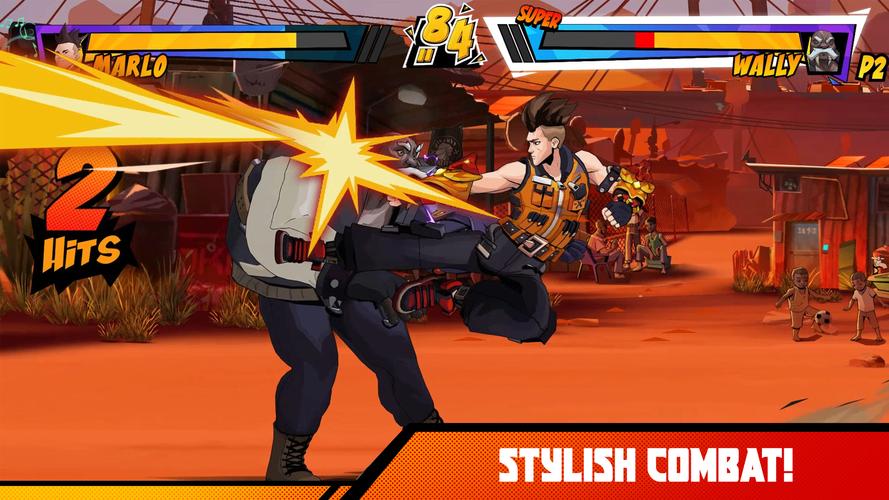Tap Marlo's fighter portrait

[x=68, y=47]
